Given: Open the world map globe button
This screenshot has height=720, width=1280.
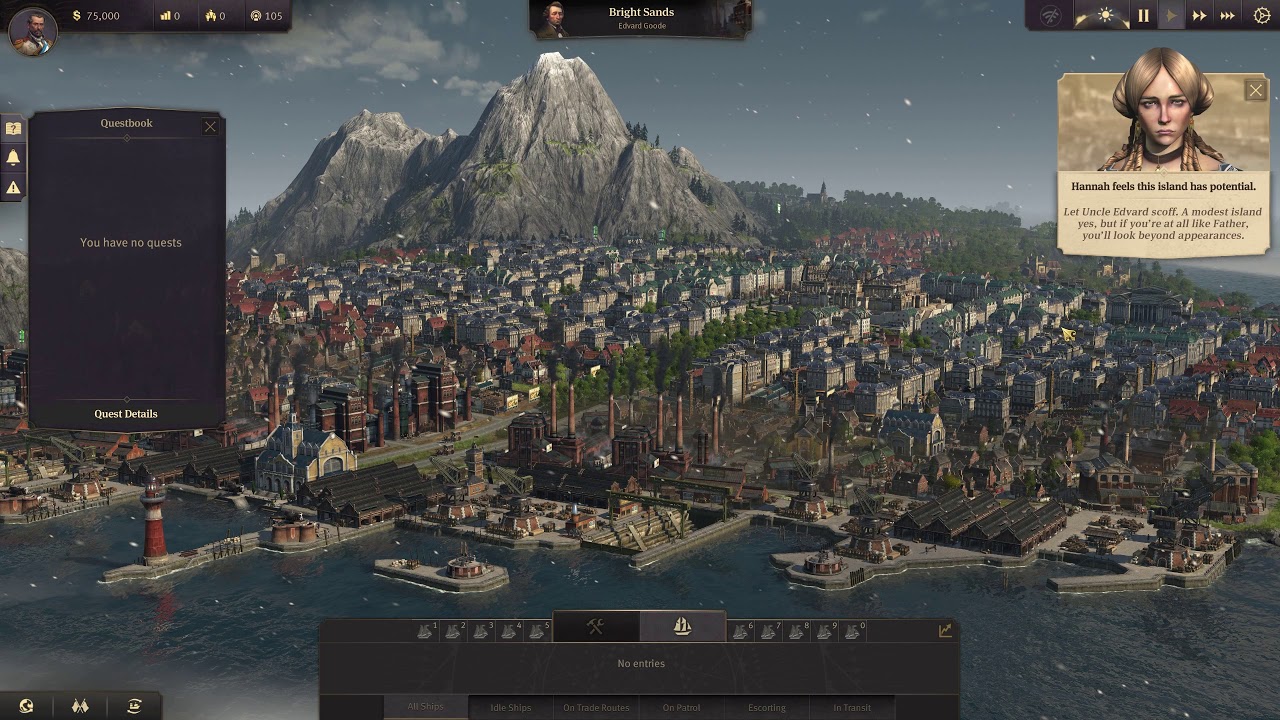Looking at the screenshot, I should (27, 706).
